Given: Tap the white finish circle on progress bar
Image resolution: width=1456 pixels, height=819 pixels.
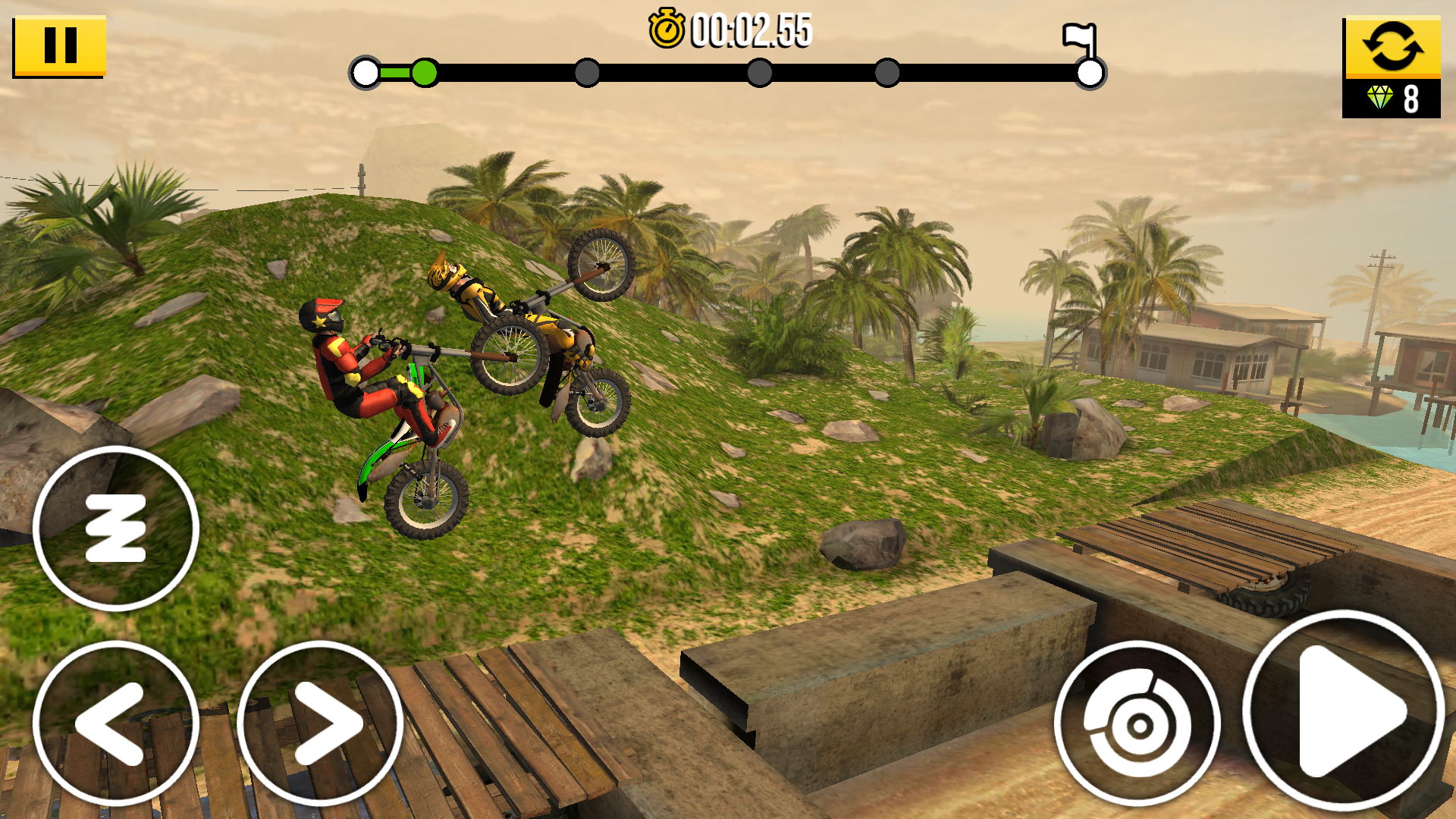Looking at the screenshot, I should [1088, 74].
